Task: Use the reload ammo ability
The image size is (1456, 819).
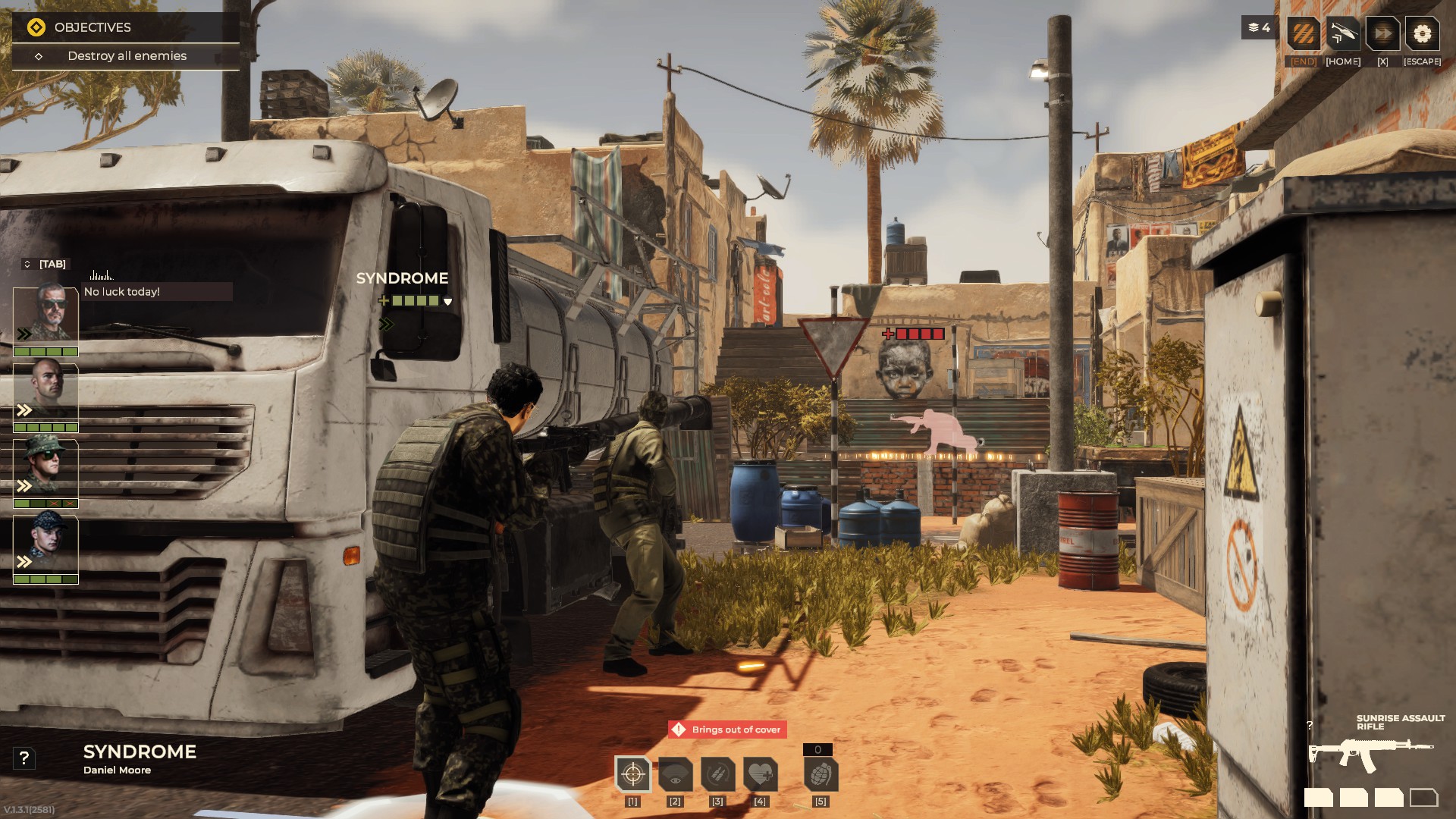Action: coord(717,774)
